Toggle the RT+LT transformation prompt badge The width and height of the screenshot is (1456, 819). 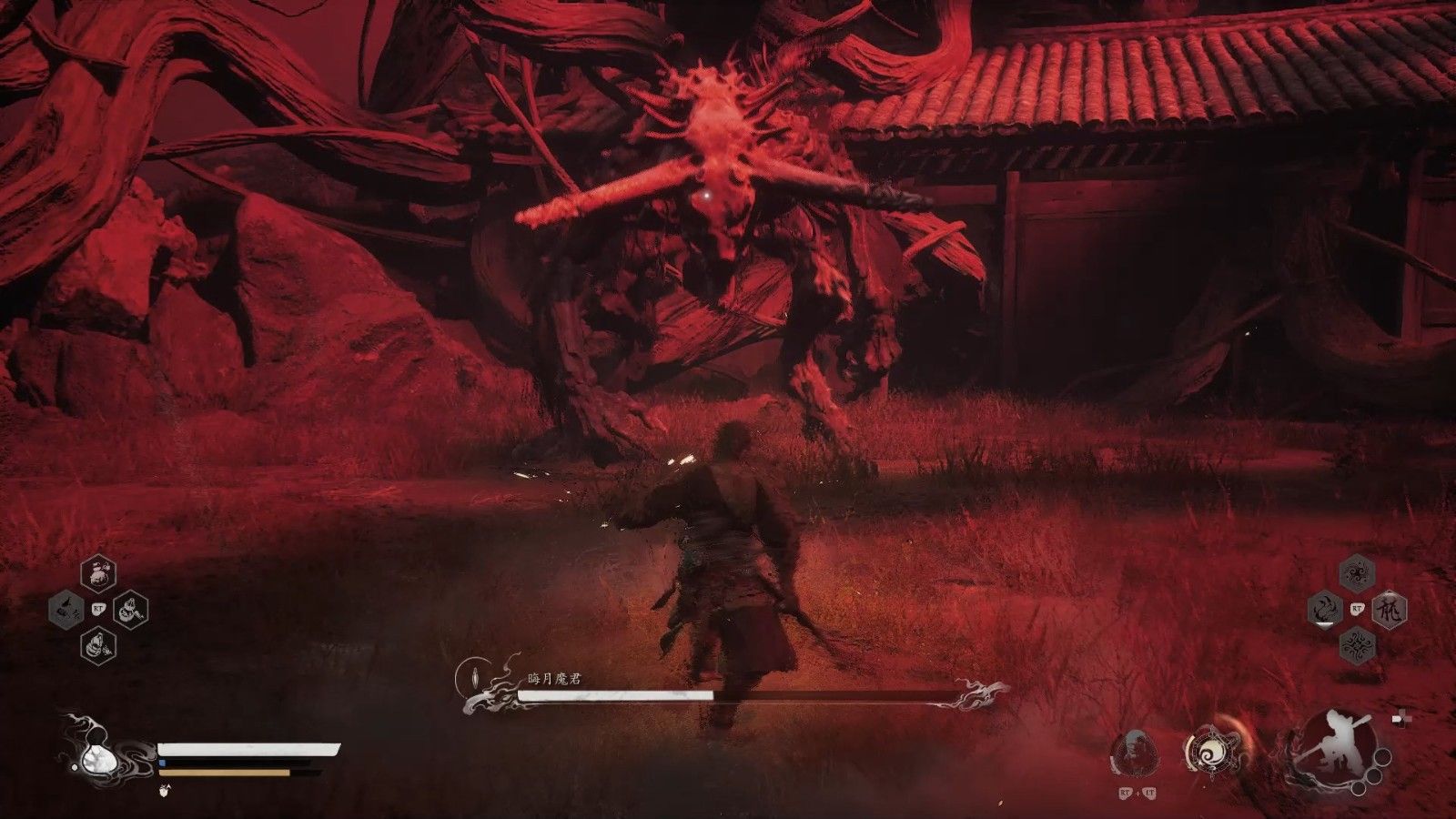point(1137,793)
